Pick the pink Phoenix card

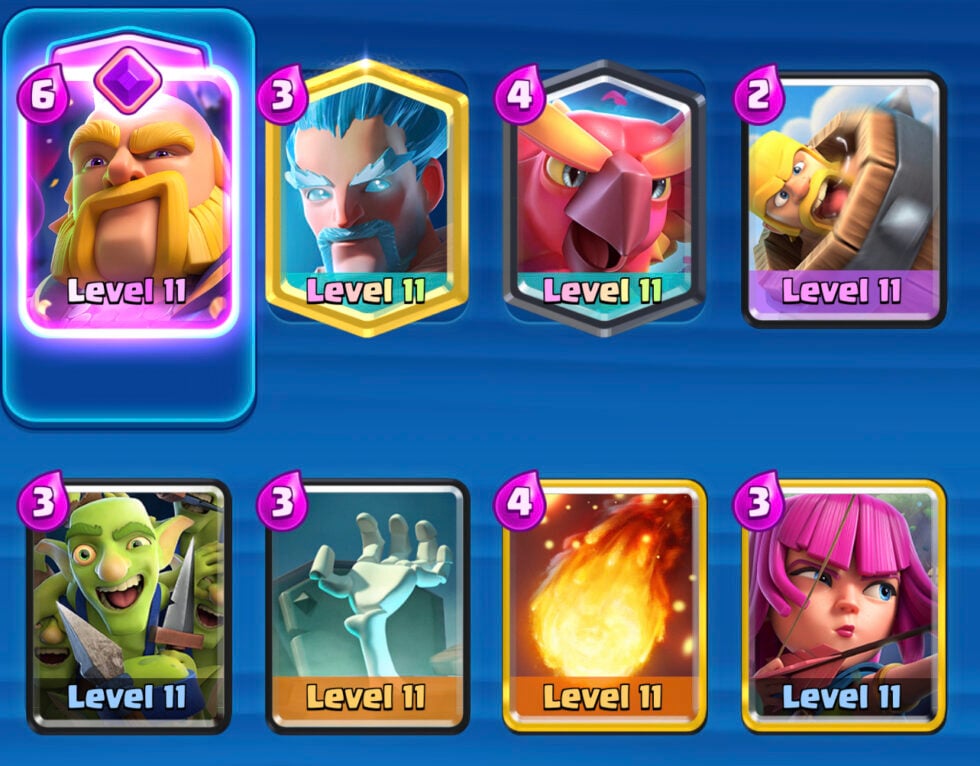point(605,197)
